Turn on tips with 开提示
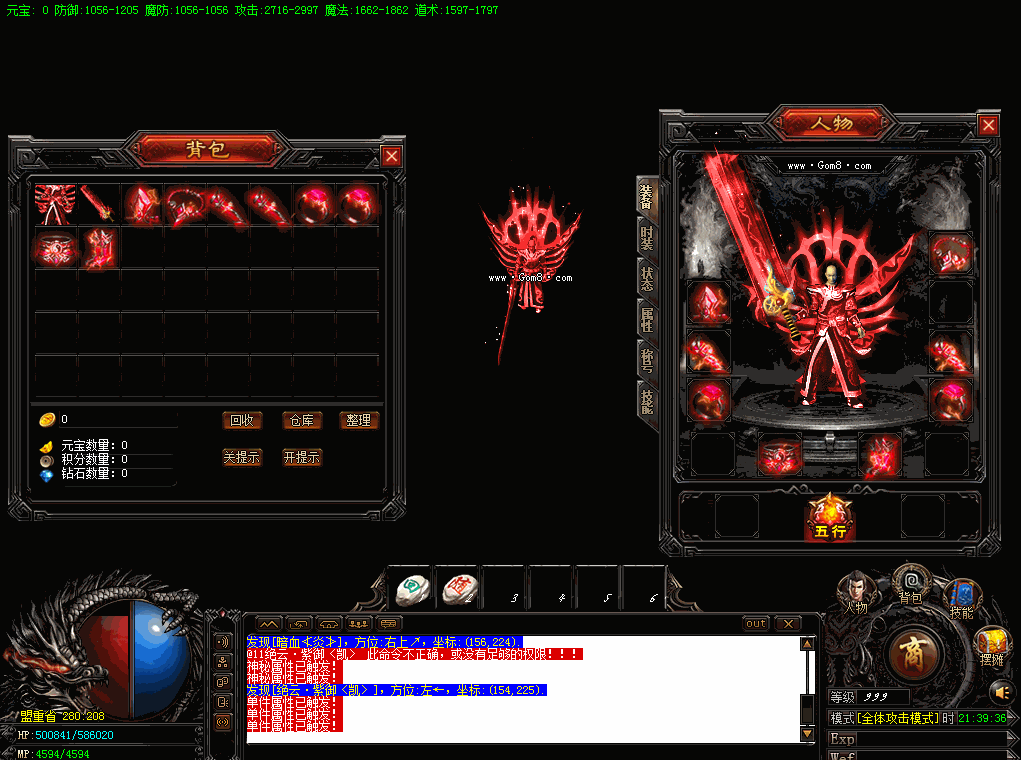Image resolution: width=1021 pixels, height=760 pixels. (301, 457)
